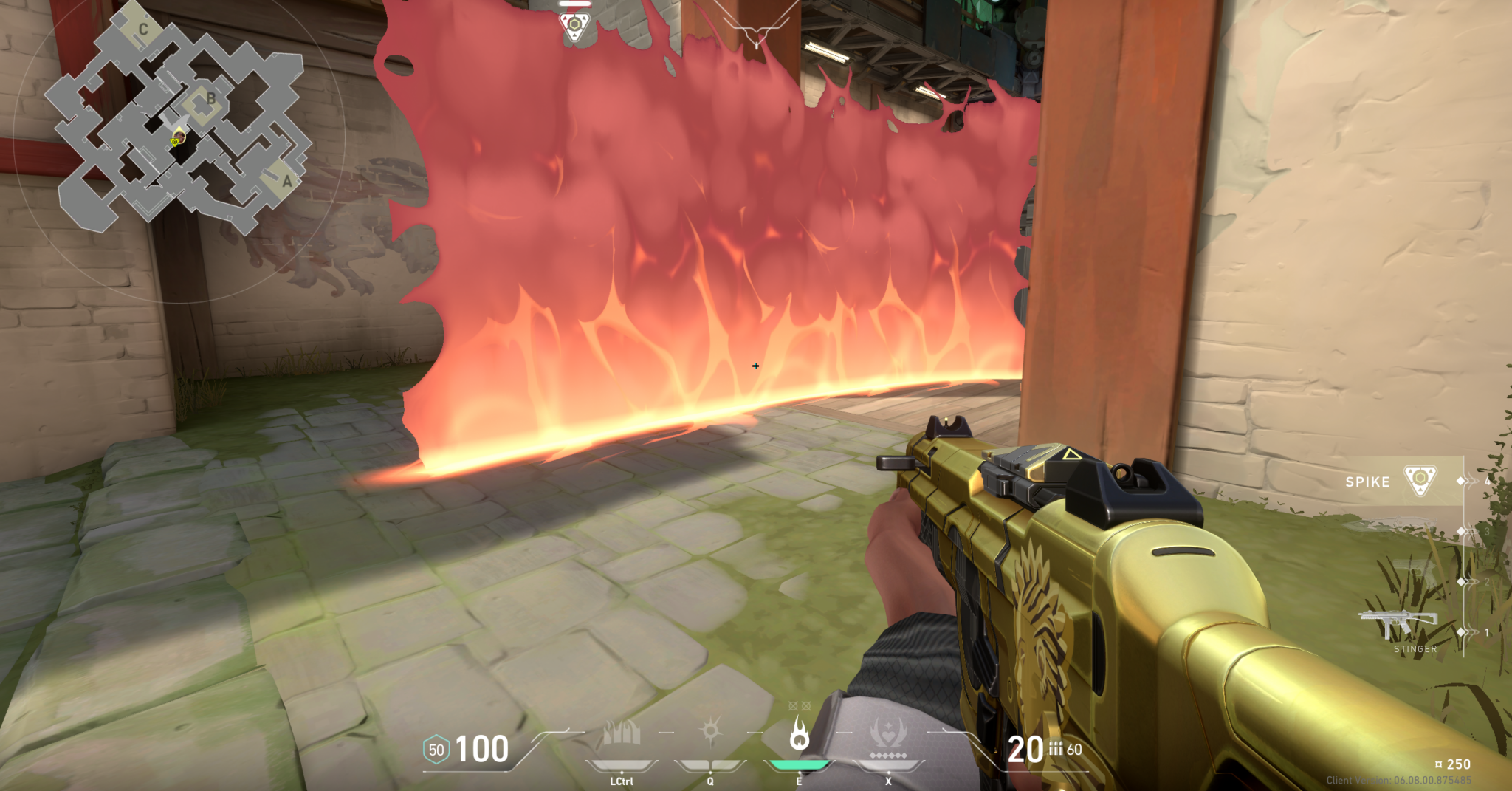Activate the Run It Back ultimate icon
Viewport: 1512px width, 791px height.
[x=887, y=736]
